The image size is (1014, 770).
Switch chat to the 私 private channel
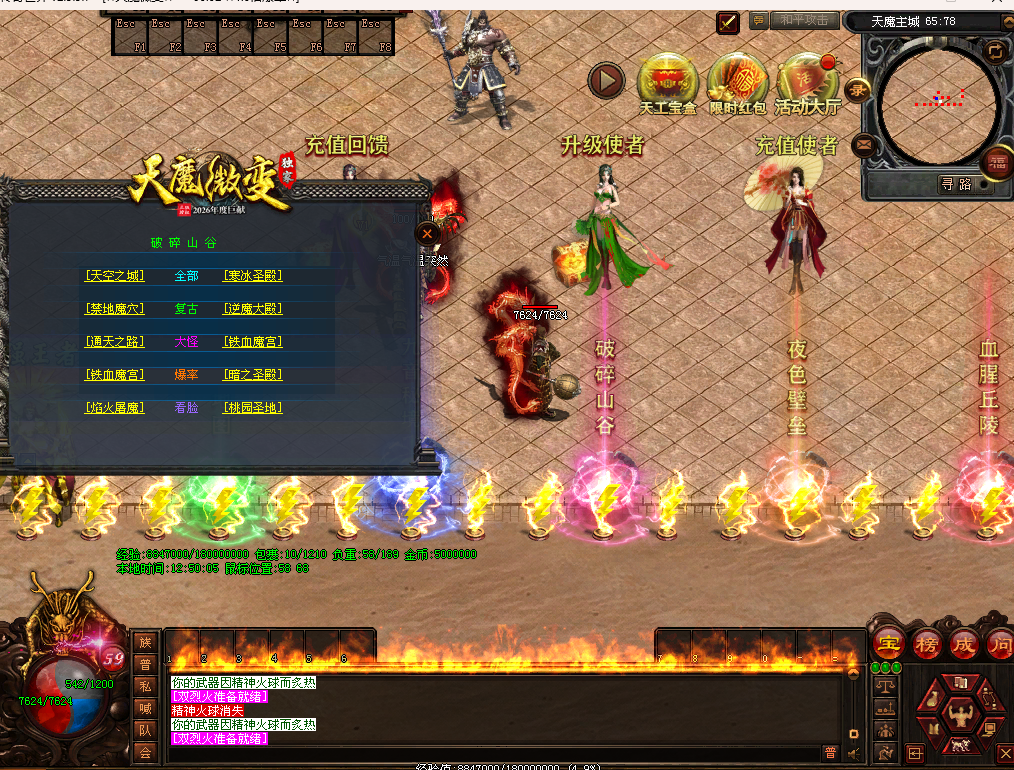click(145, 686)
